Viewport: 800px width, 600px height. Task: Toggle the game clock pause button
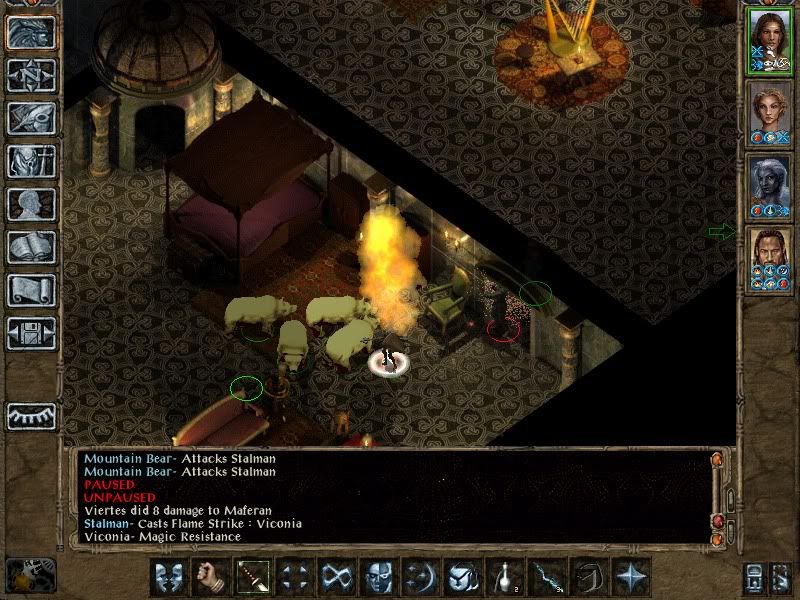(30, 575)
